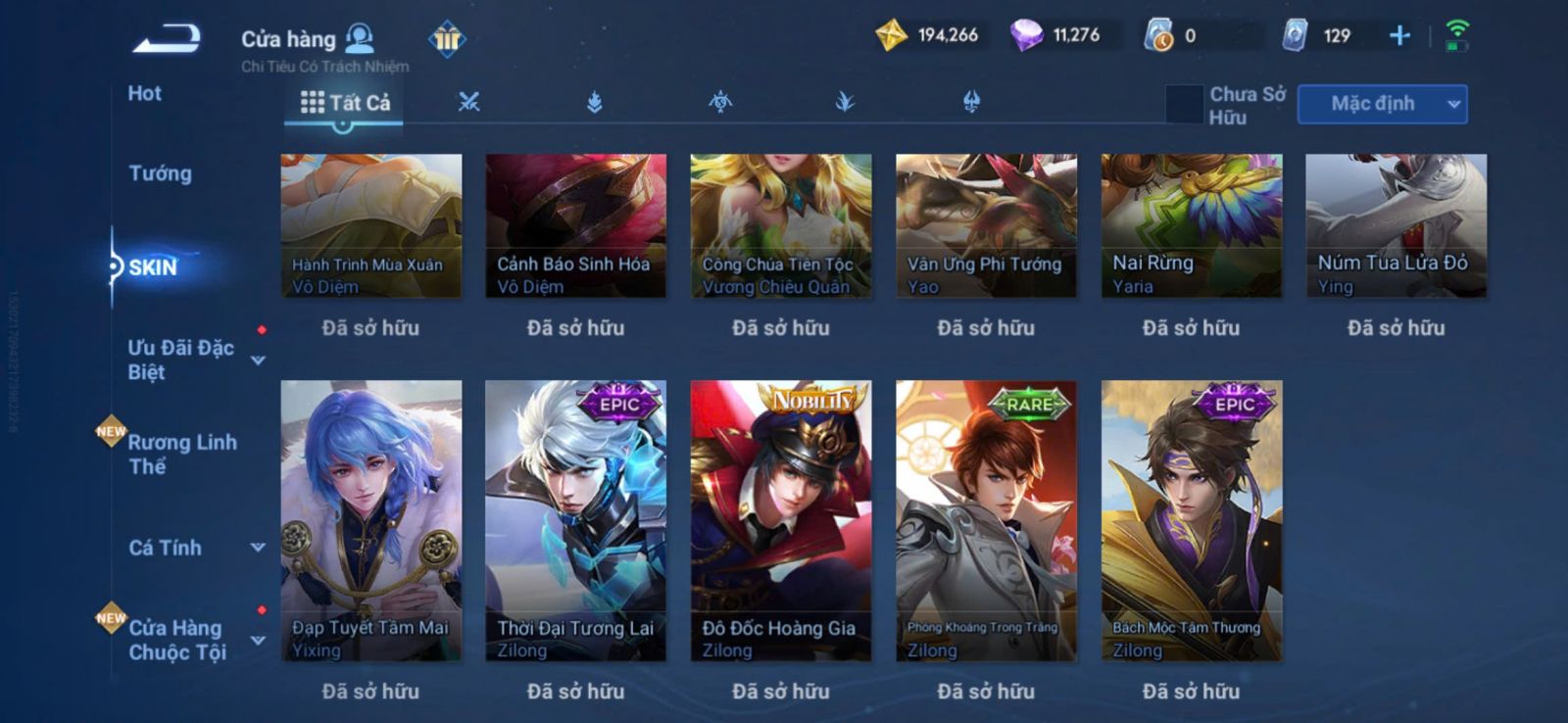
Task: Select the Hành Trình Mùa Xuân skin
Action: [x=370, y=225]
